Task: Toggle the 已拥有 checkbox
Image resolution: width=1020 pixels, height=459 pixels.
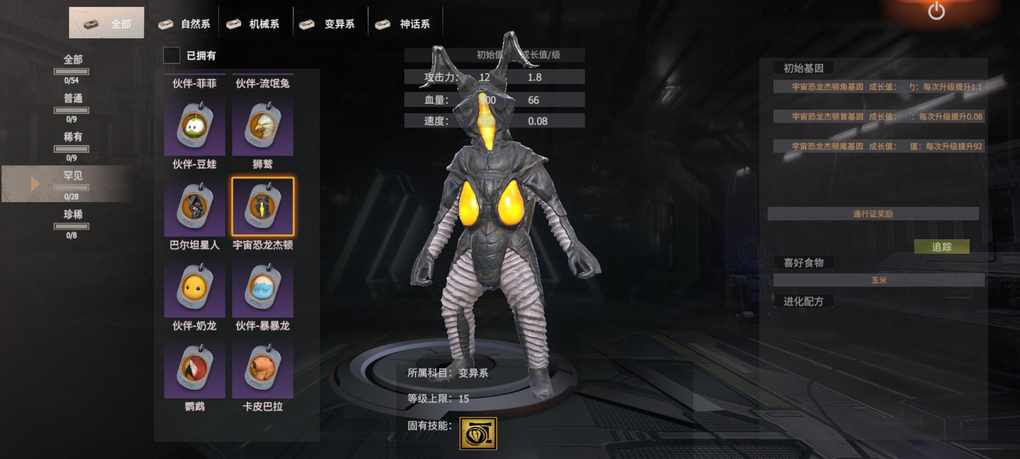Action: point(173,56)
